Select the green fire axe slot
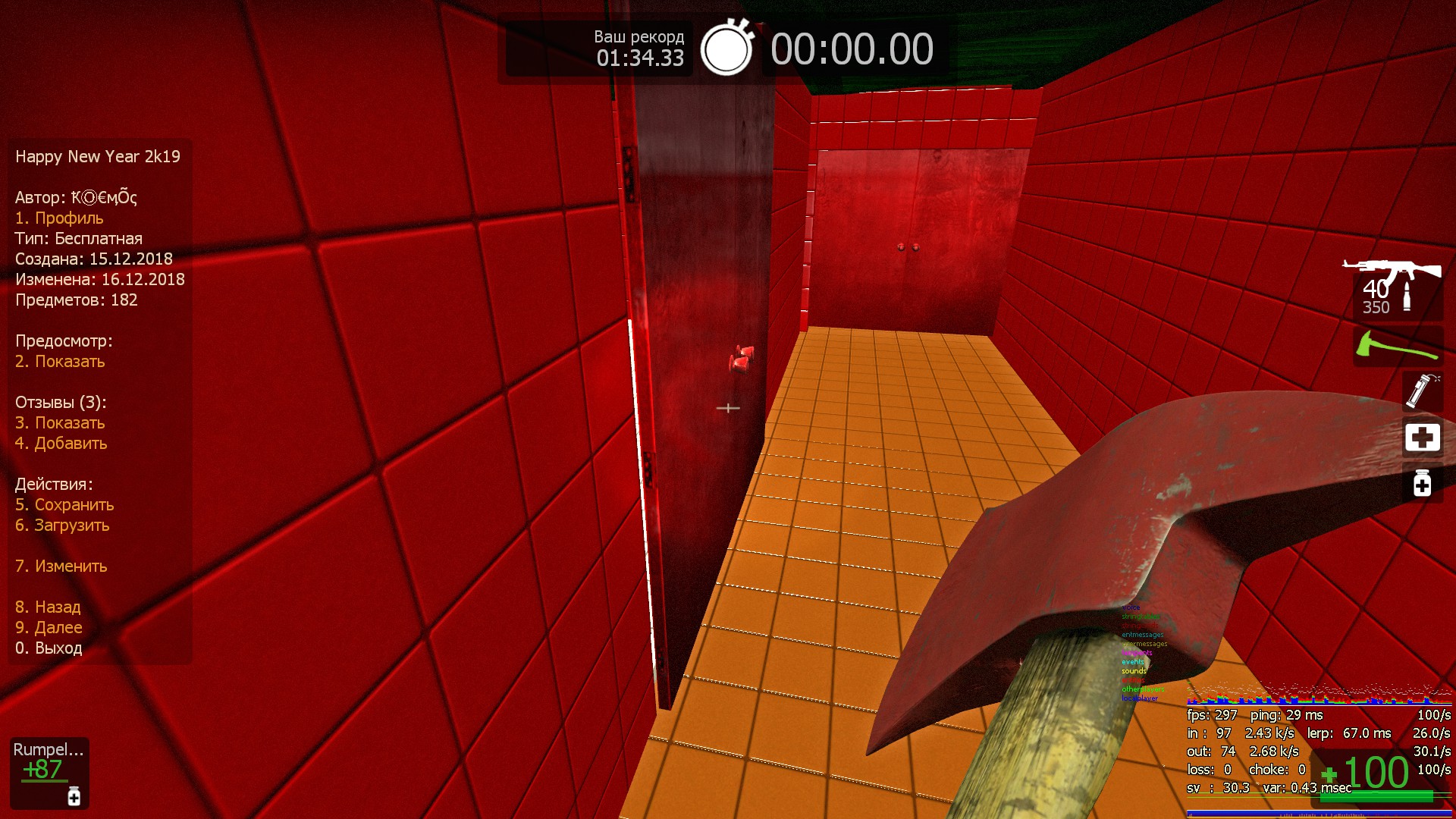1456x819 pixels. click(1398, 346)
